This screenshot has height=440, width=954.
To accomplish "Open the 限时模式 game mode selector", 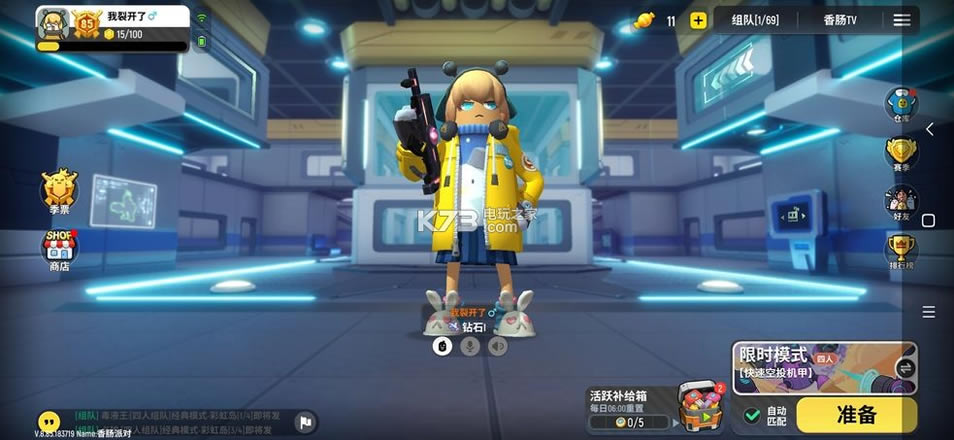I will (x=824, y=367).
